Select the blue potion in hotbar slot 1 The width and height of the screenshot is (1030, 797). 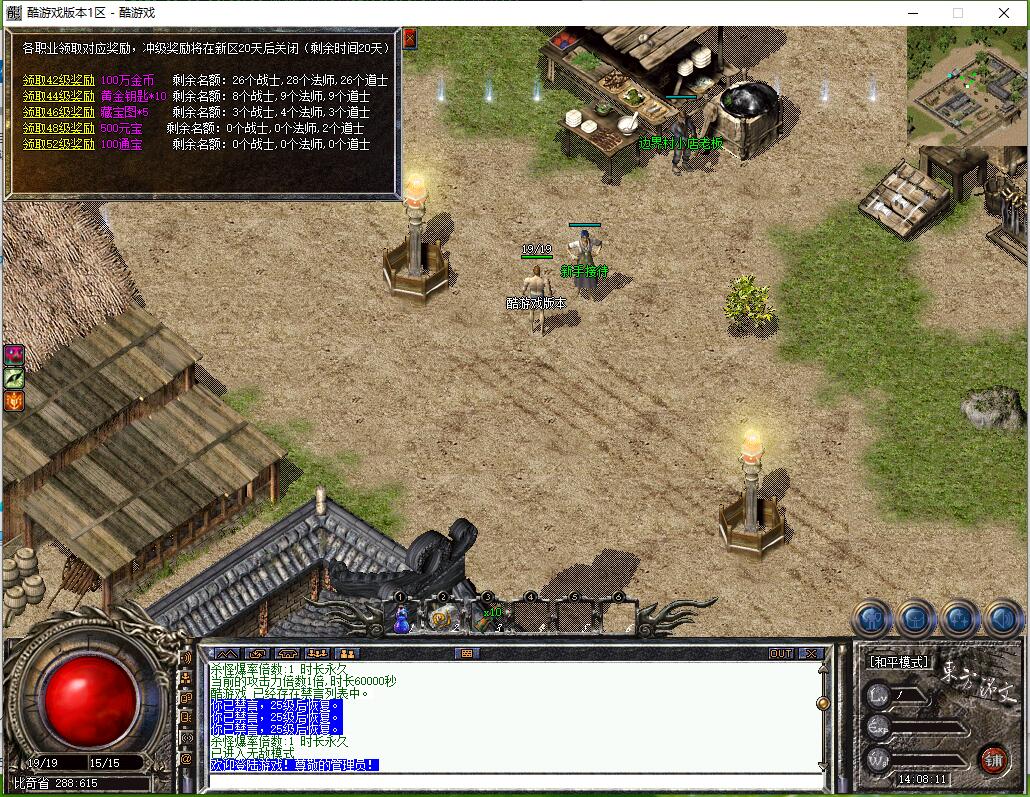(401, 620)
